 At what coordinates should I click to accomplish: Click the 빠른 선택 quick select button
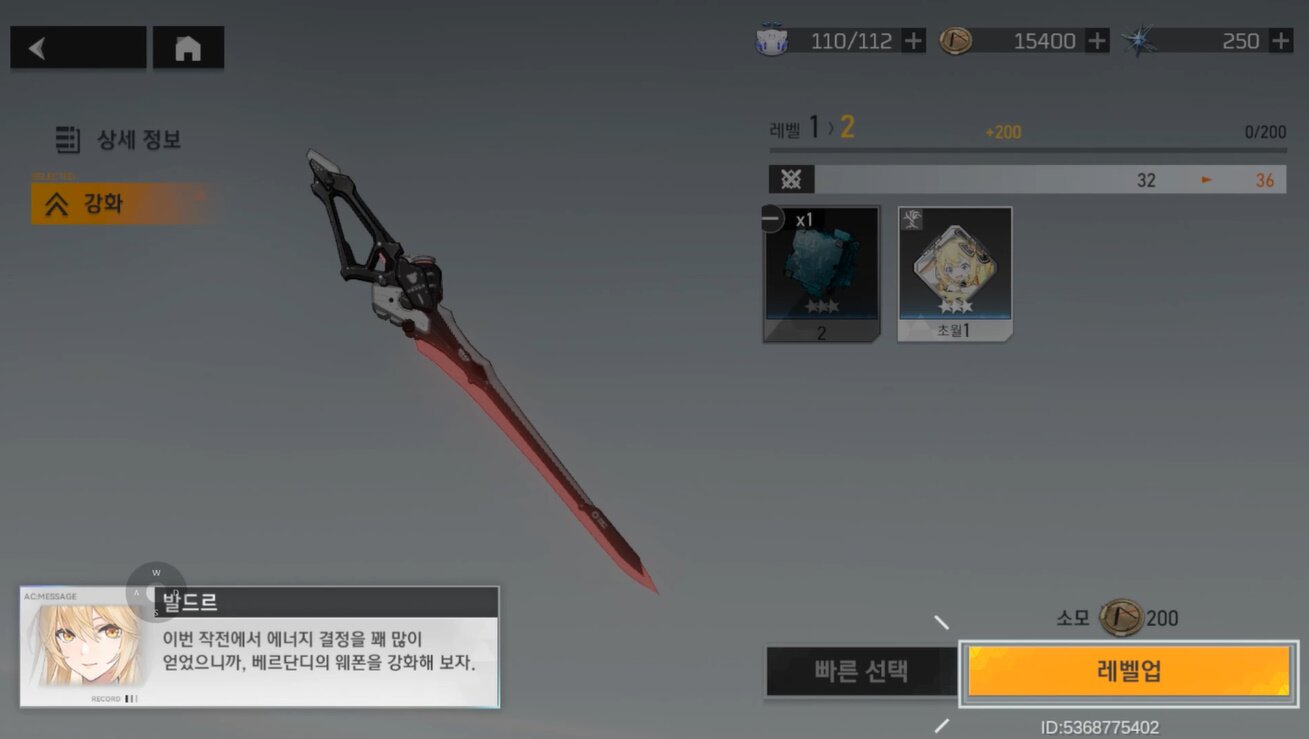(861, 671)
